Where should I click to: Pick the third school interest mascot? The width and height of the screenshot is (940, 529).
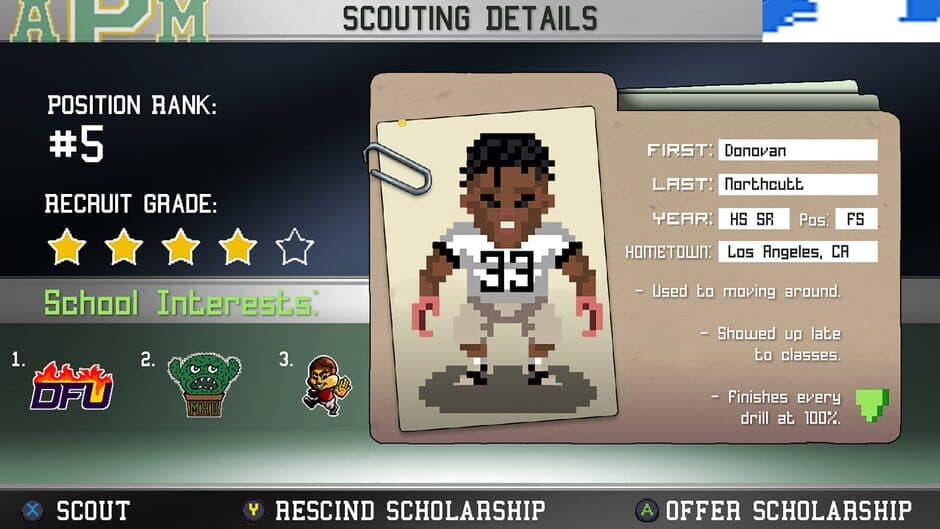326,385
